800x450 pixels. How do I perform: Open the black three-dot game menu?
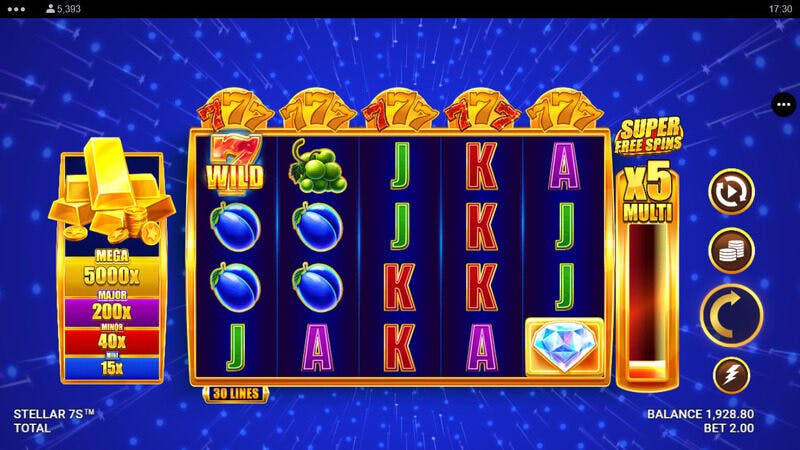[783, 104]
